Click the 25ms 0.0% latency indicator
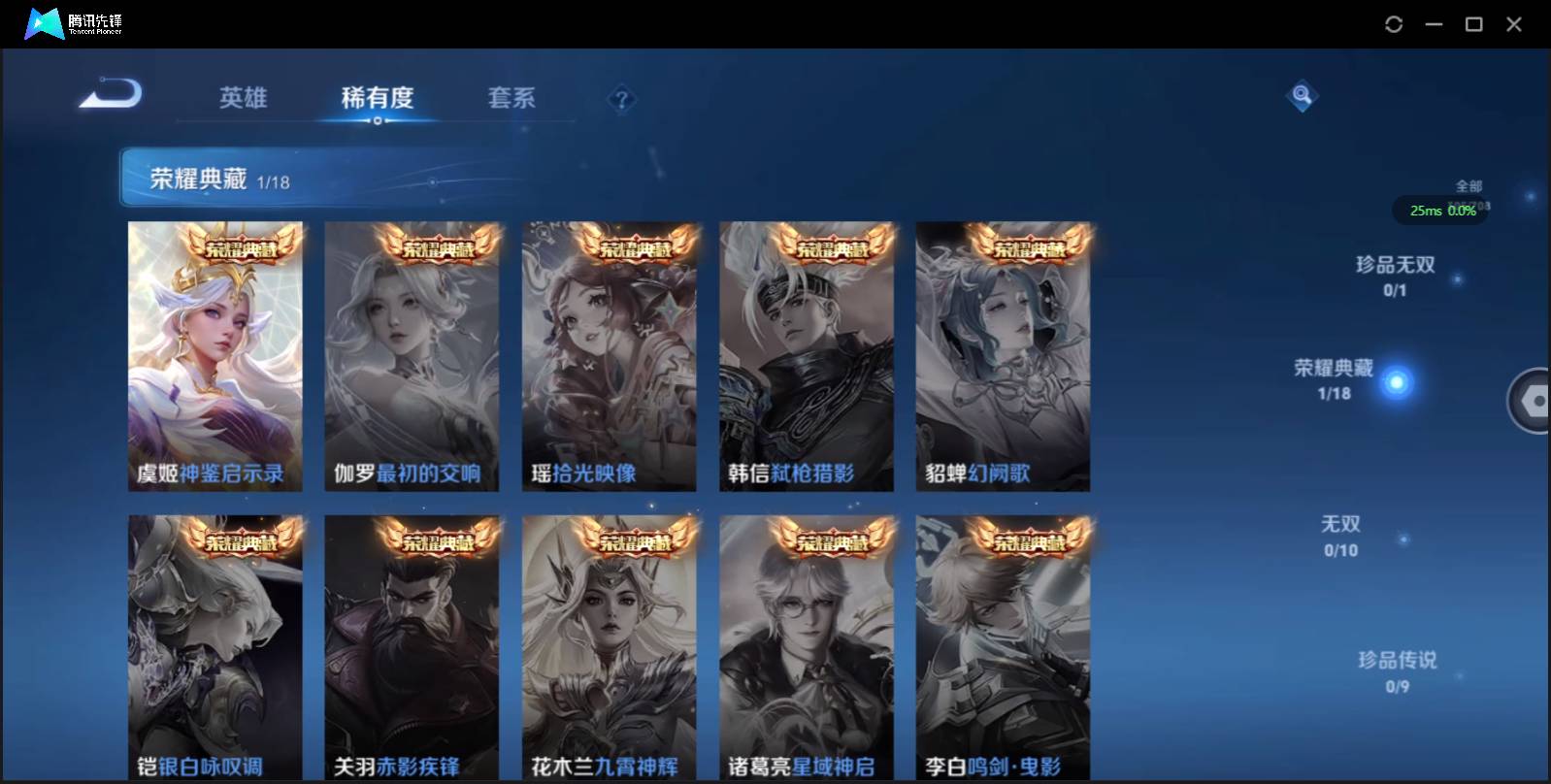Image resolution: width=1551 pixels, height=784 pixels. (1440, 211)
